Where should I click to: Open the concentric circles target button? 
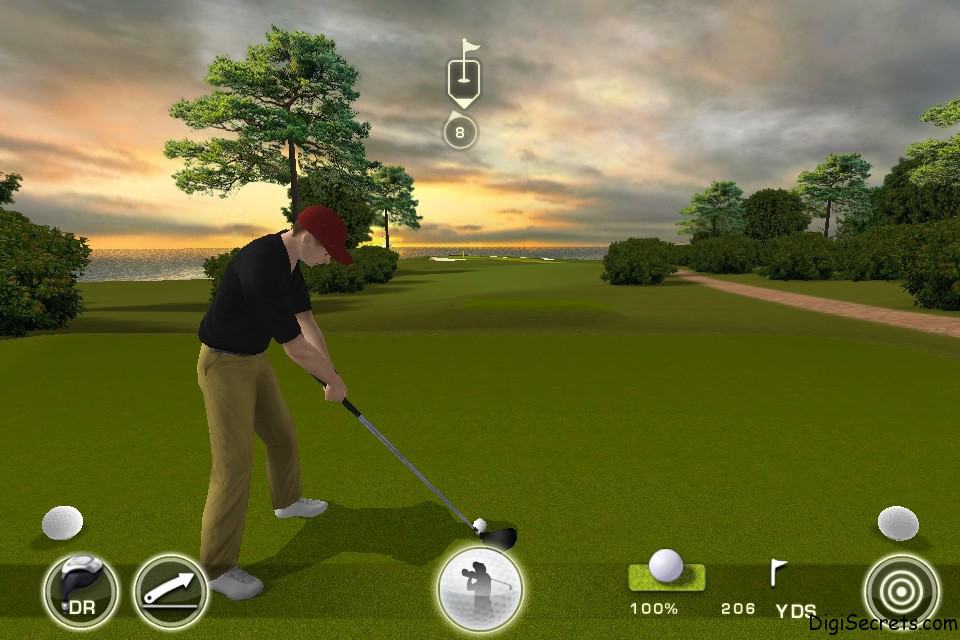point(901,591)
